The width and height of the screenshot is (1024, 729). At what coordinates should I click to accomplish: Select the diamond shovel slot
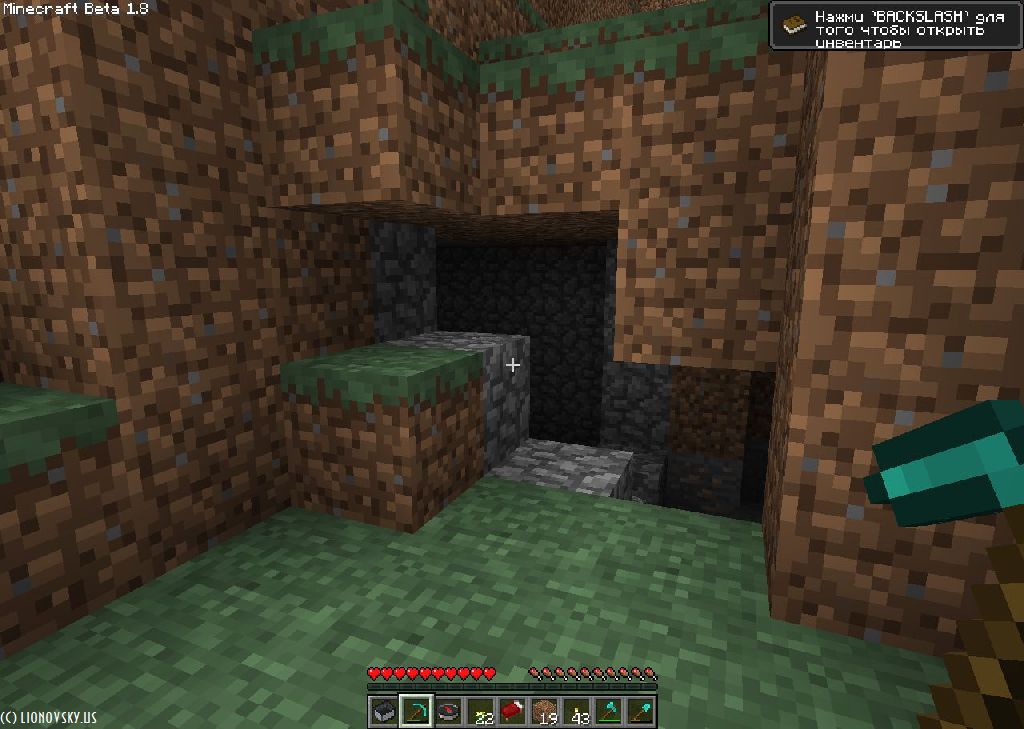(641, 711)
